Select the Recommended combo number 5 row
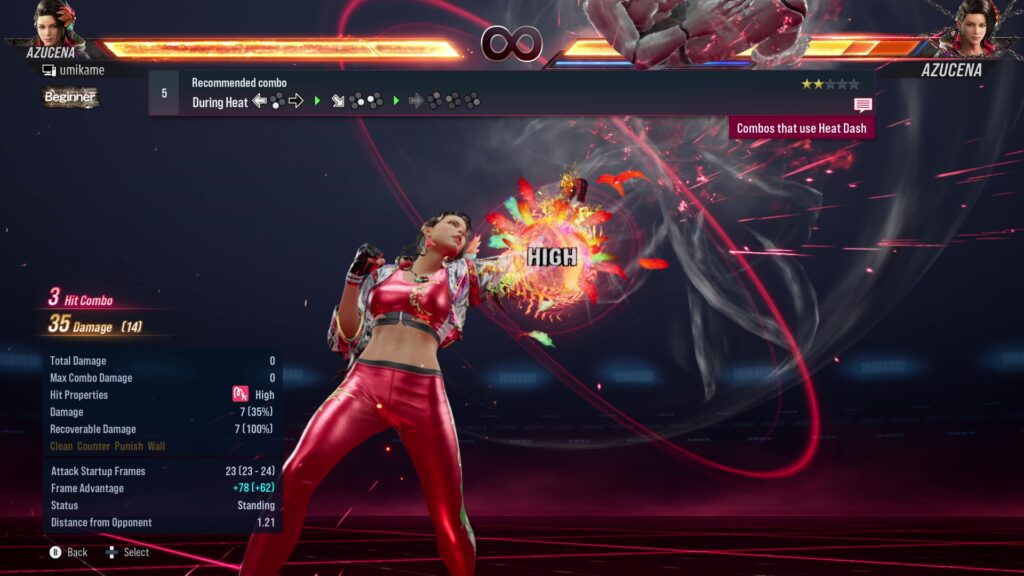 510,92
